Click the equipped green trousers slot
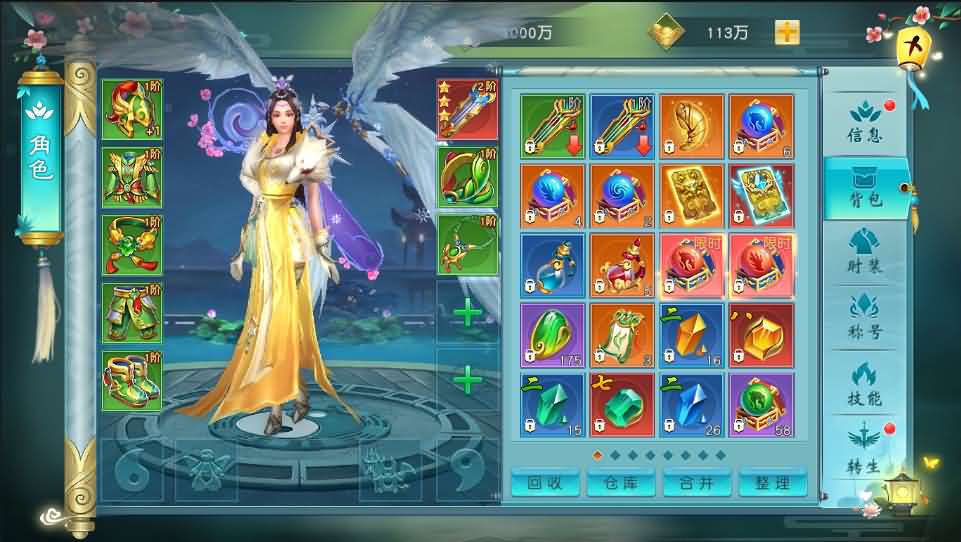961x542 pixels. coord(131,313)
